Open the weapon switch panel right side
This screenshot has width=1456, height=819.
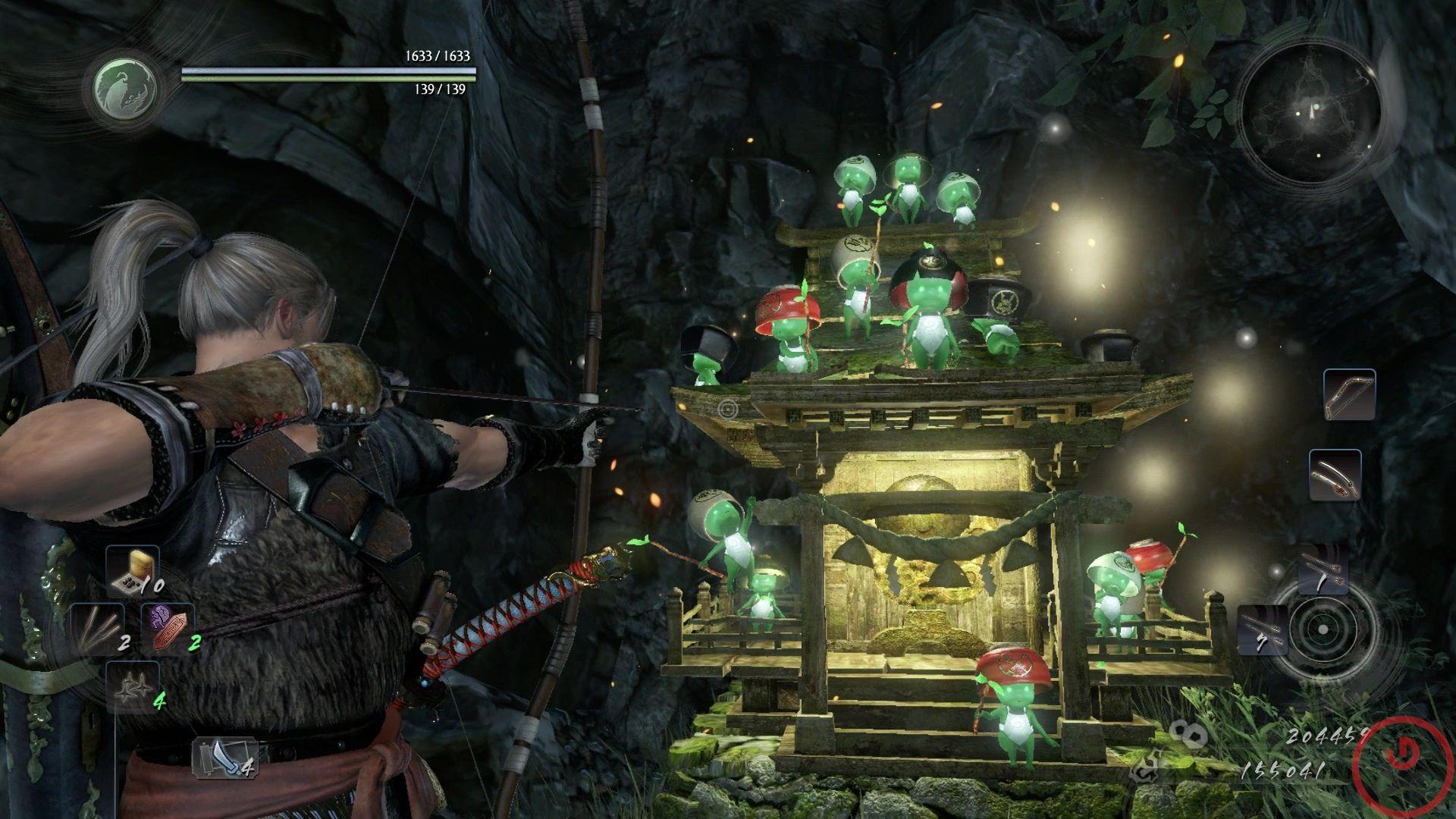click(x=1344, y=436)
